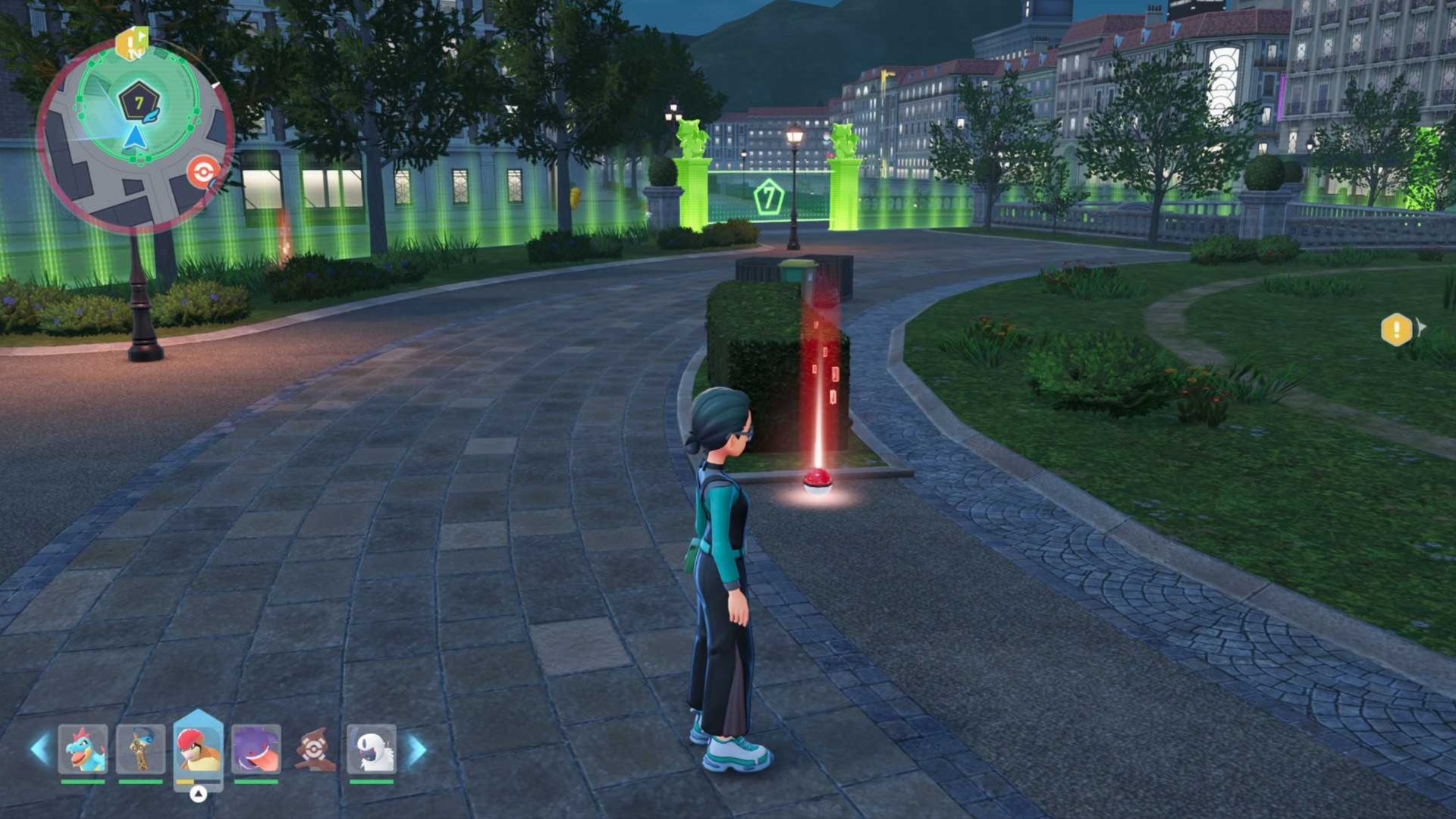Cycle party left using the left chevron
The image size is (1456, 819).
coord(39,747)
